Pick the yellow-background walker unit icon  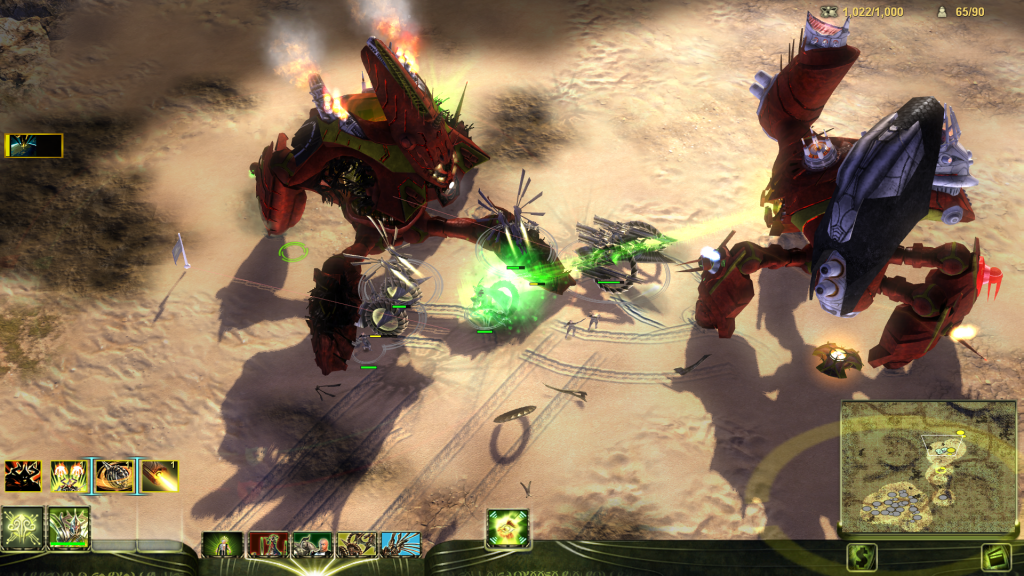pyautogui.click(x=356, y=544)
